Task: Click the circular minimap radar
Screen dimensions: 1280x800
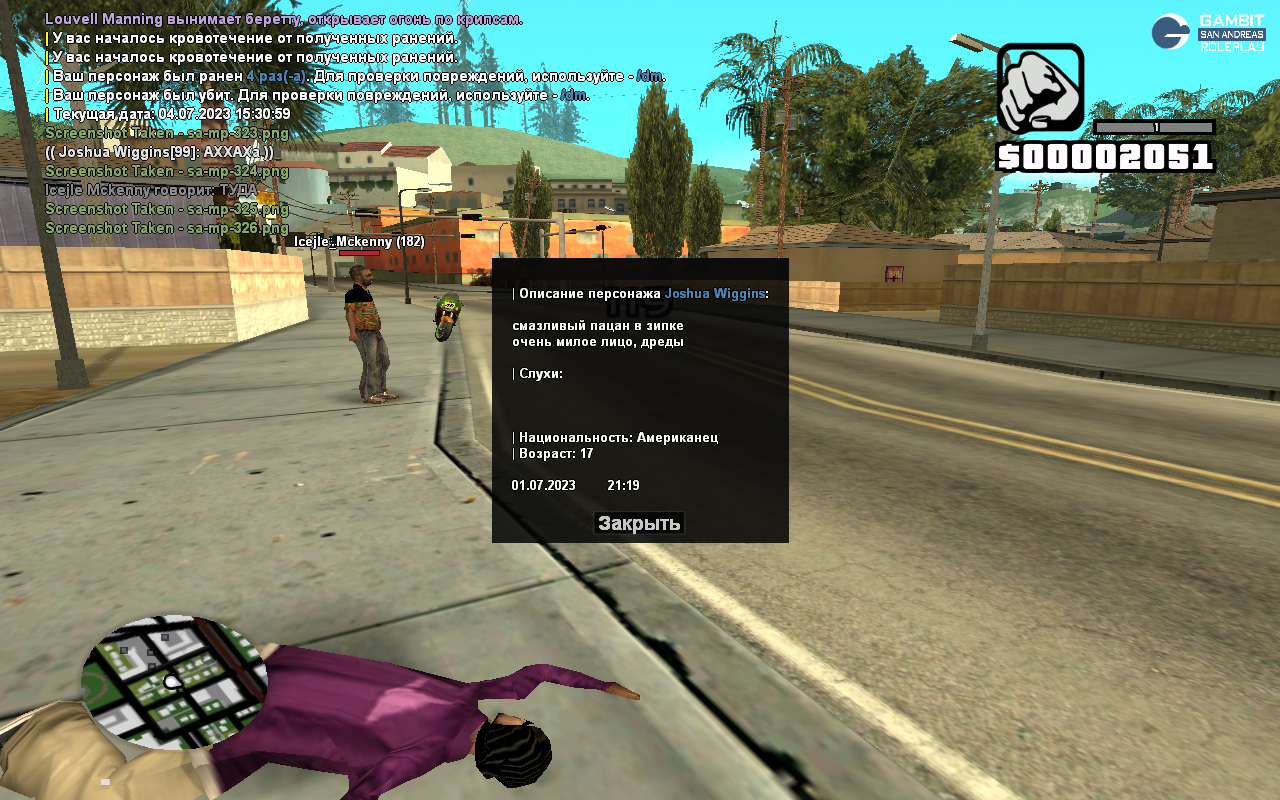Action: (x=174, y=682)
